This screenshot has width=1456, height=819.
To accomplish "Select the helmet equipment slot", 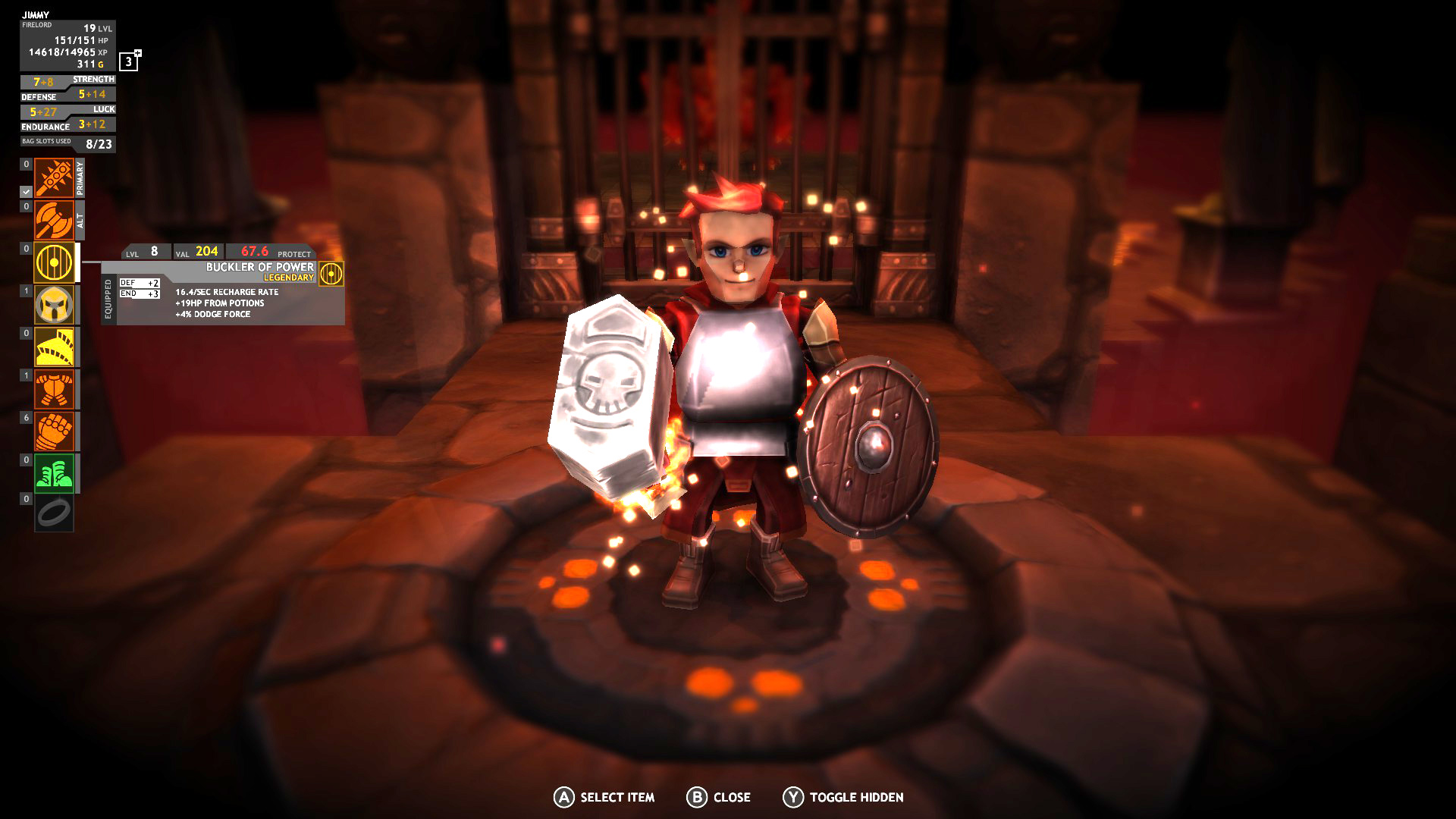I will click(53, 305).
